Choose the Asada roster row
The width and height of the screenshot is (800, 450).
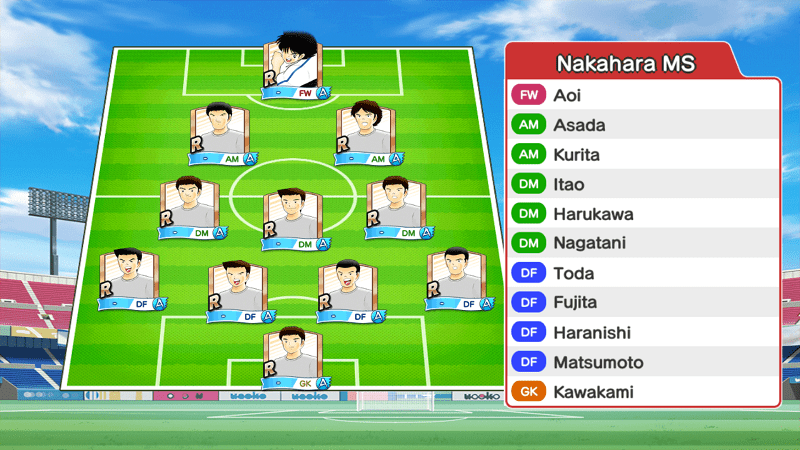coord(642,126)
